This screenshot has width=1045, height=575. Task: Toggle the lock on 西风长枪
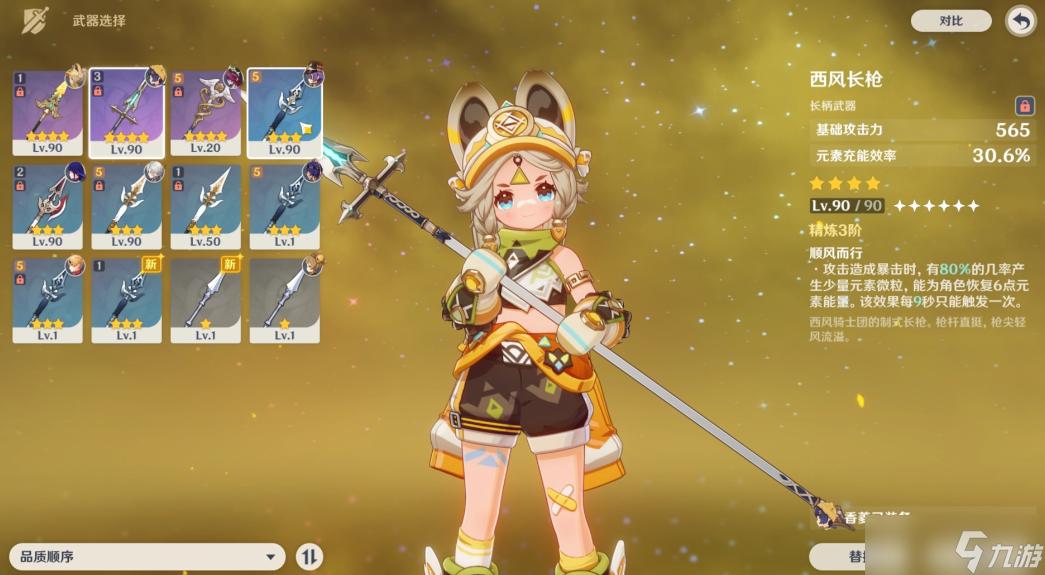coord(1024,105)
